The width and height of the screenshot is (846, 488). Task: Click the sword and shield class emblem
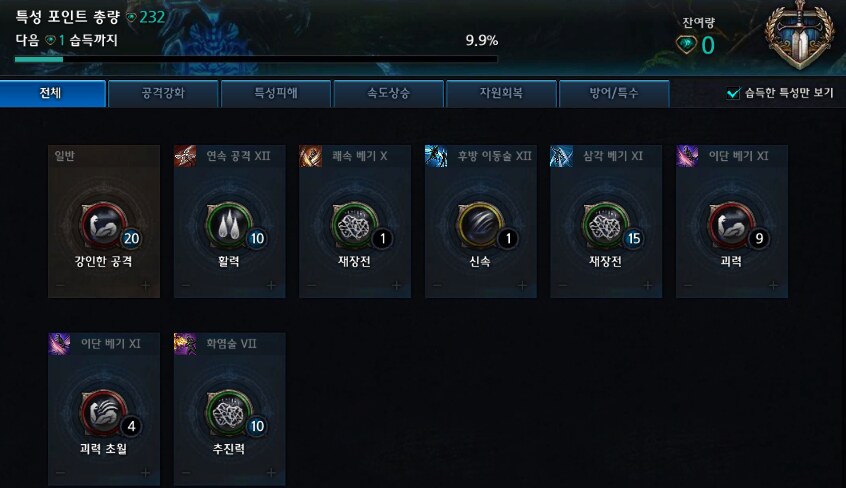[x=801, y=37]
